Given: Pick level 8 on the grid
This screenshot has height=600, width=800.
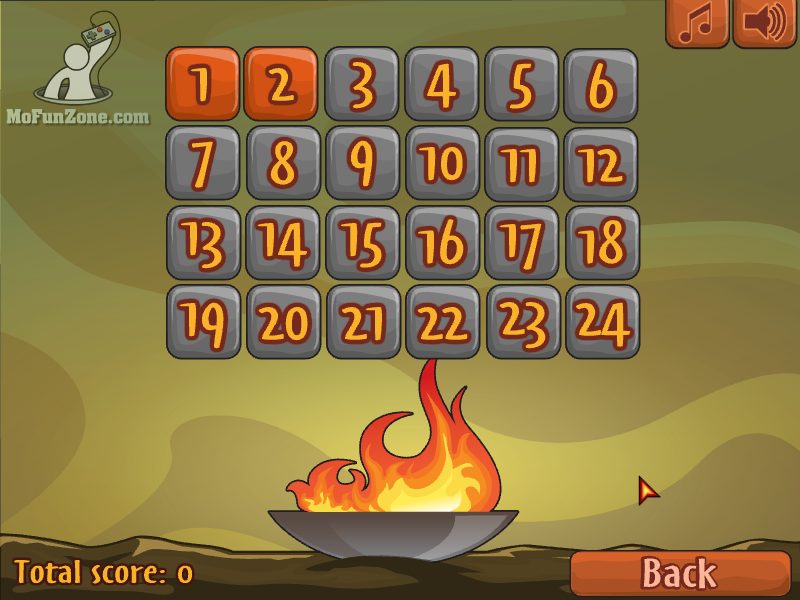Looking at the screenshot, I should pos(283,163).
